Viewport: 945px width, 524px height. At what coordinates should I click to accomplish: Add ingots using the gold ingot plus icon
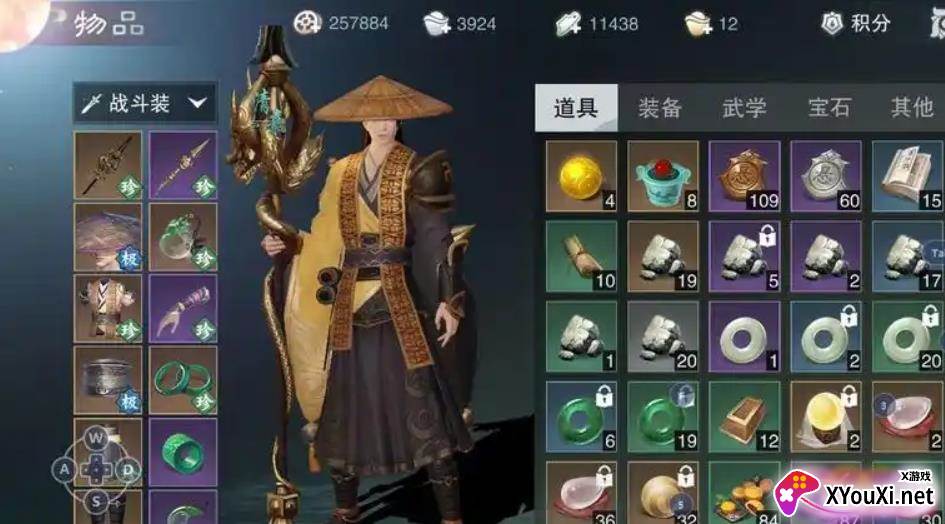[x=698, y=23]
